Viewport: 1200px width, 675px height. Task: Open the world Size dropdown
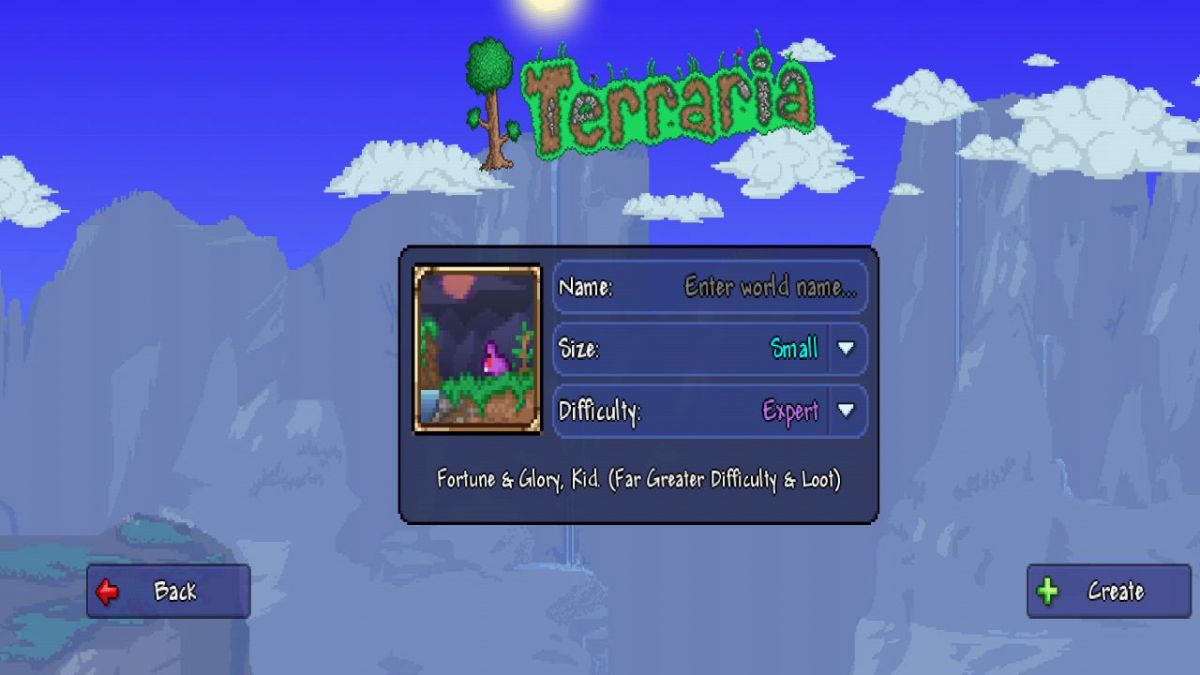[846, 349]
